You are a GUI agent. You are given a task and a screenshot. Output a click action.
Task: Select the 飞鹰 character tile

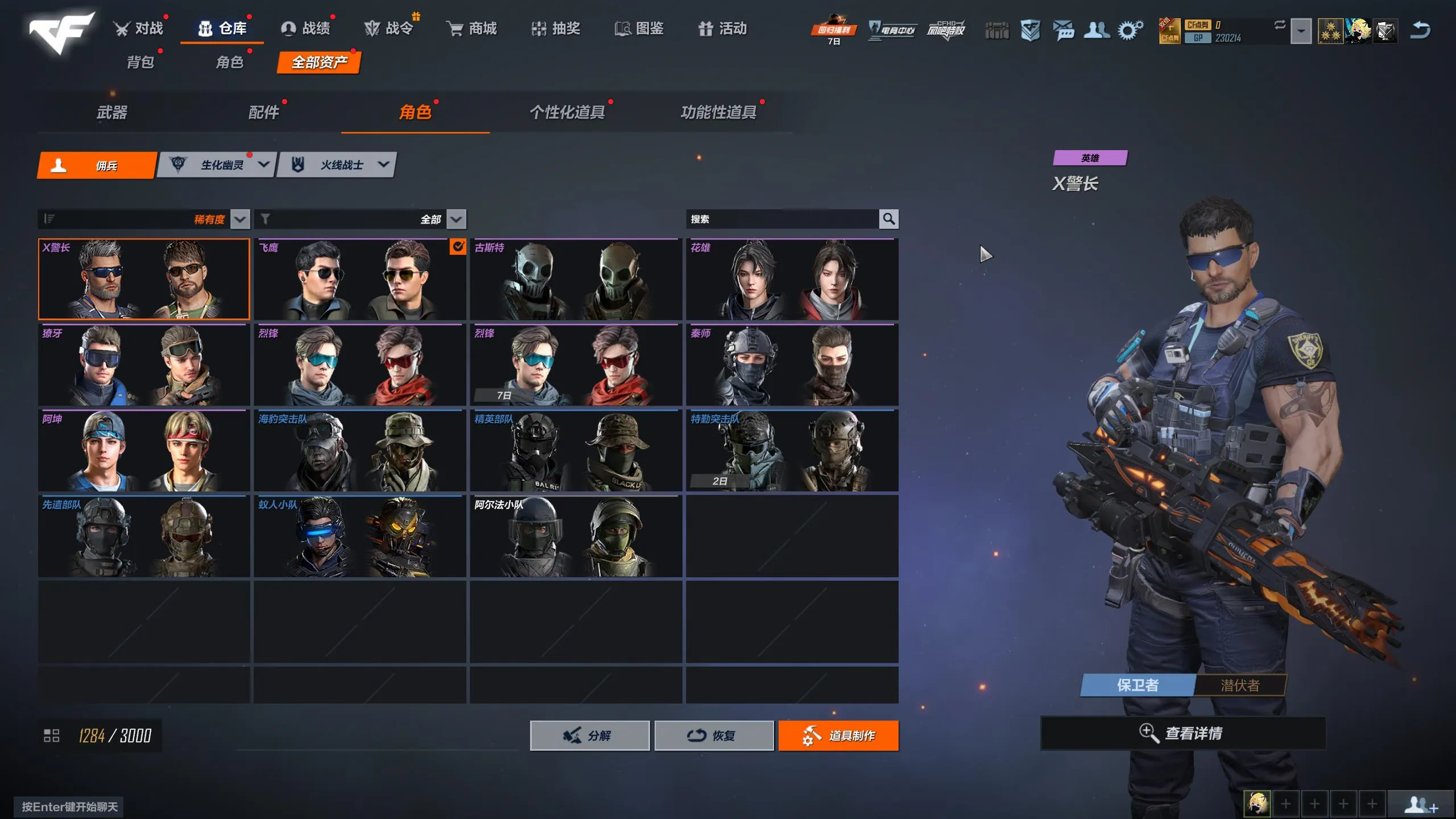coord(359,279)
